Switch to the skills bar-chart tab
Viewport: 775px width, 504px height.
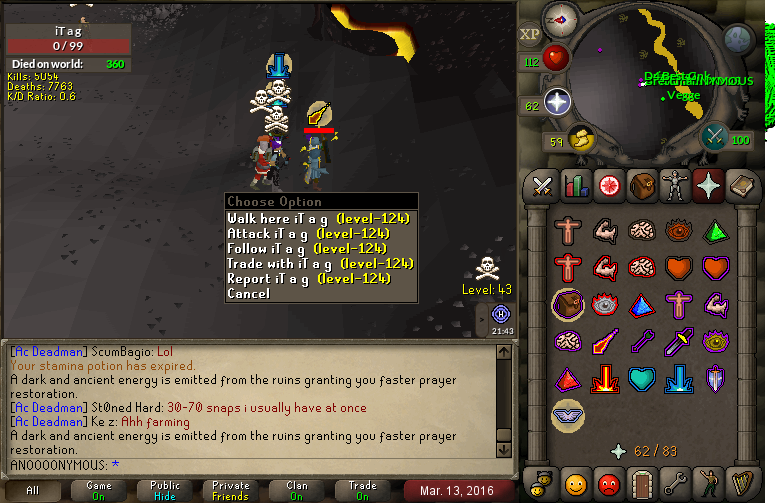(x=575, y=185)
